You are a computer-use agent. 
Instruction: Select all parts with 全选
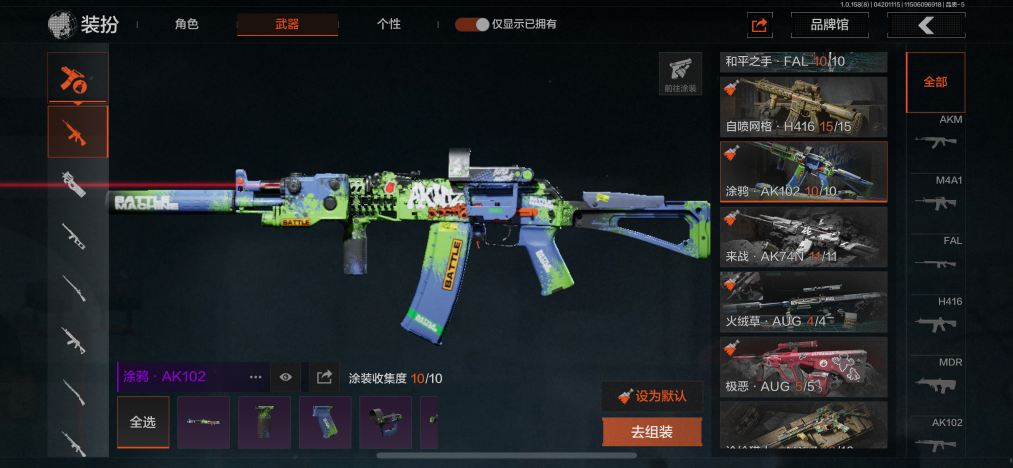143,422
